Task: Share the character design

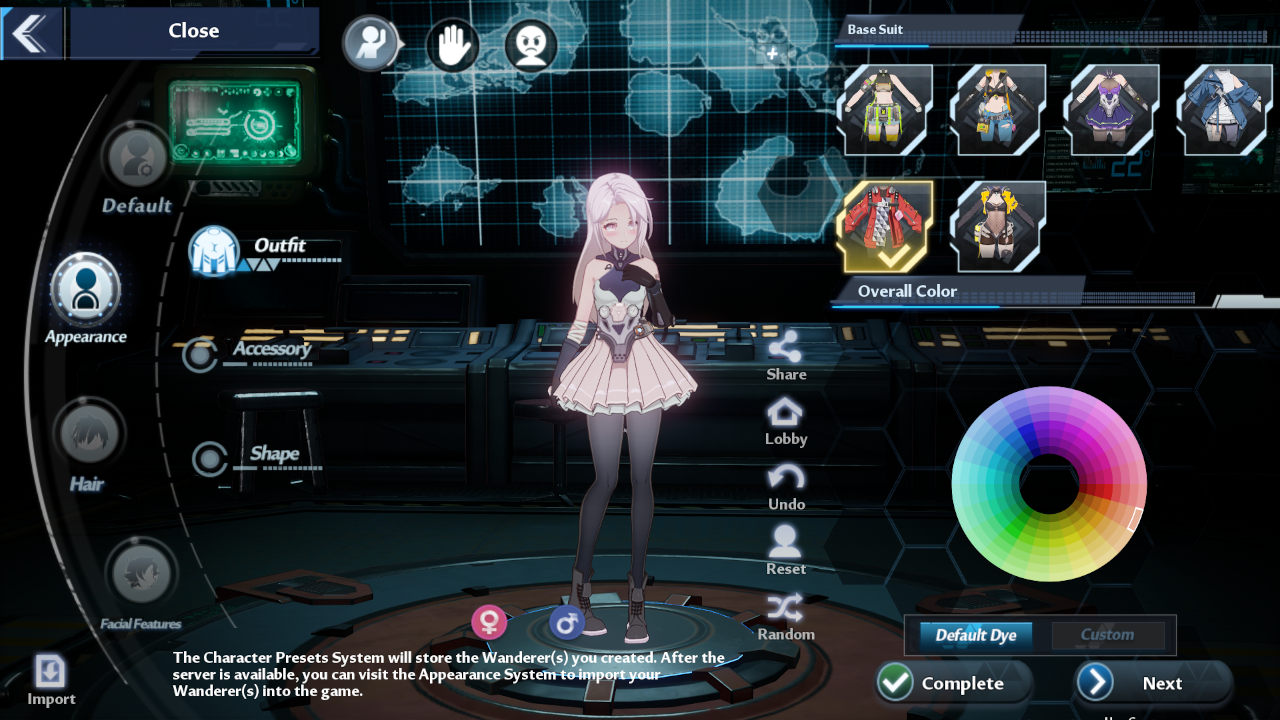Action: [x=786, y=355]
